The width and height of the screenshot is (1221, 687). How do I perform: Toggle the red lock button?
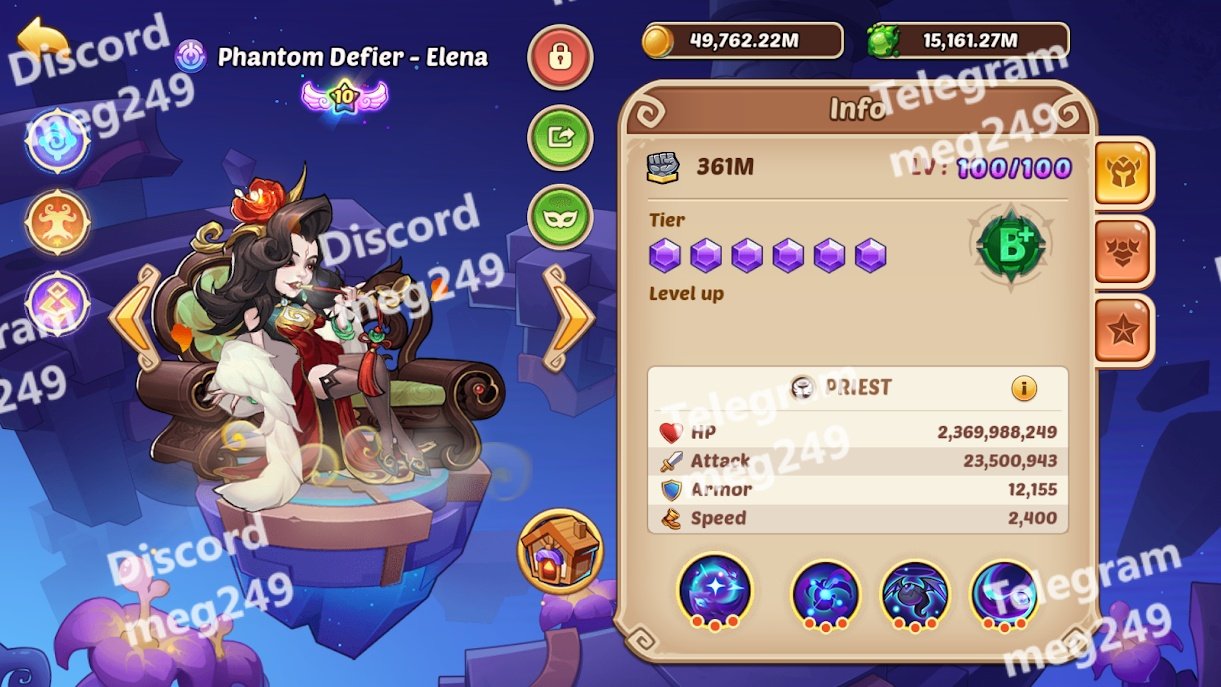[x=560, y=57]
